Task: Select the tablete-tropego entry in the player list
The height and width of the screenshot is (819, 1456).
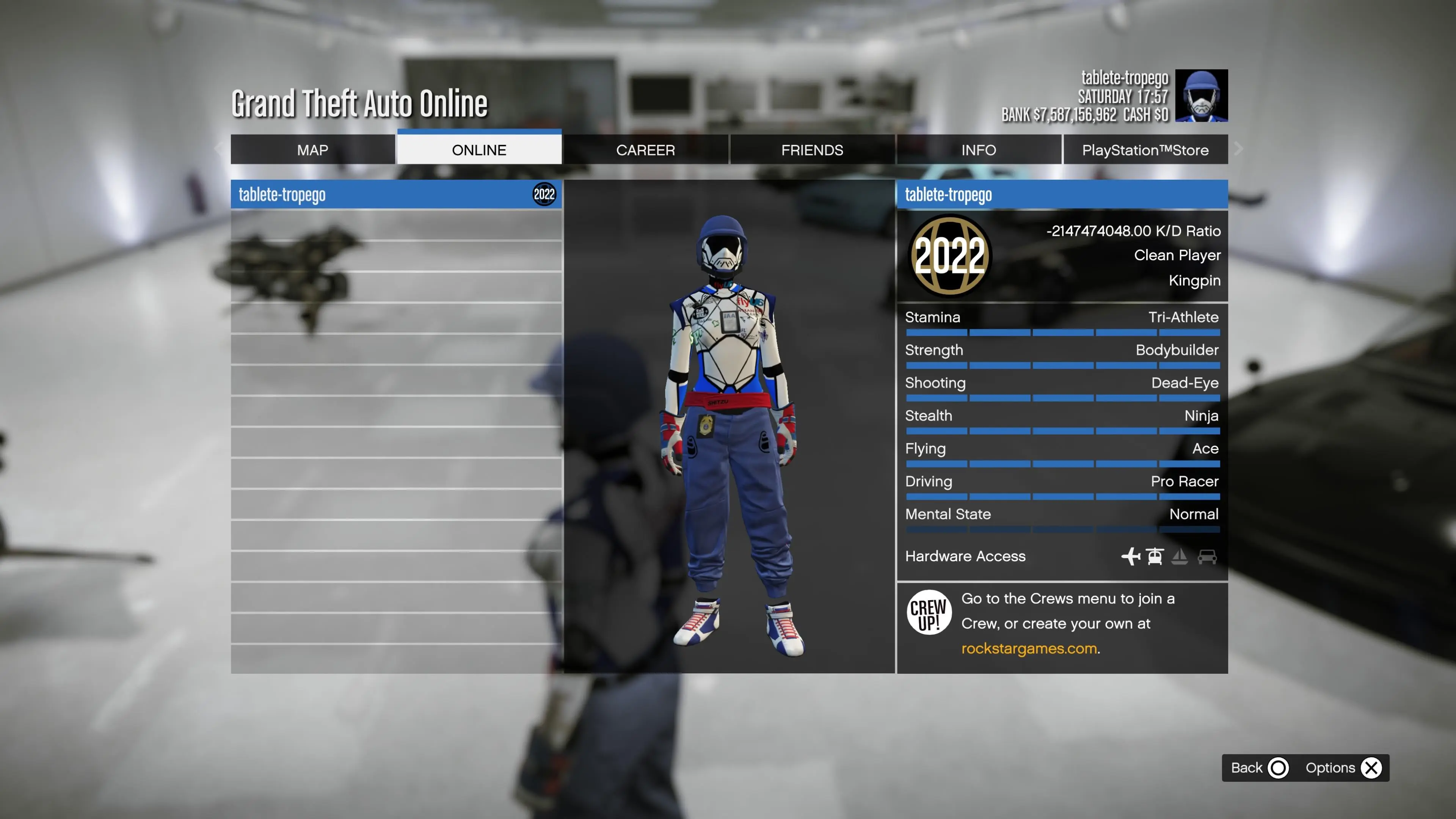Action: 395,195
